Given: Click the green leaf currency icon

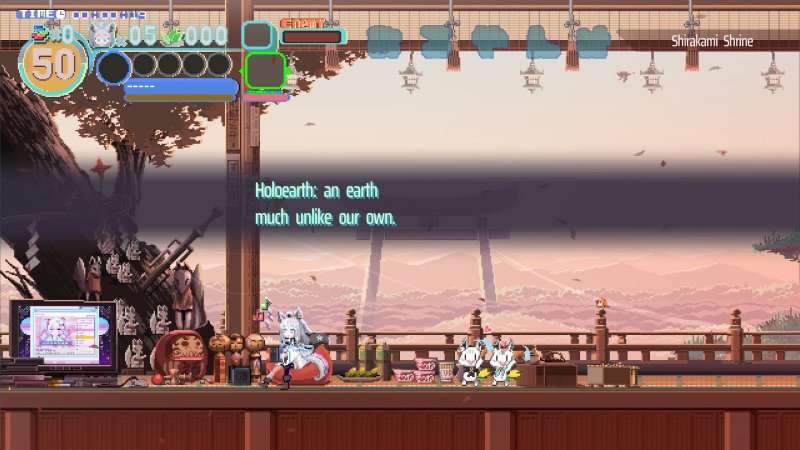Looking at the screenshot, I should 172,36.
